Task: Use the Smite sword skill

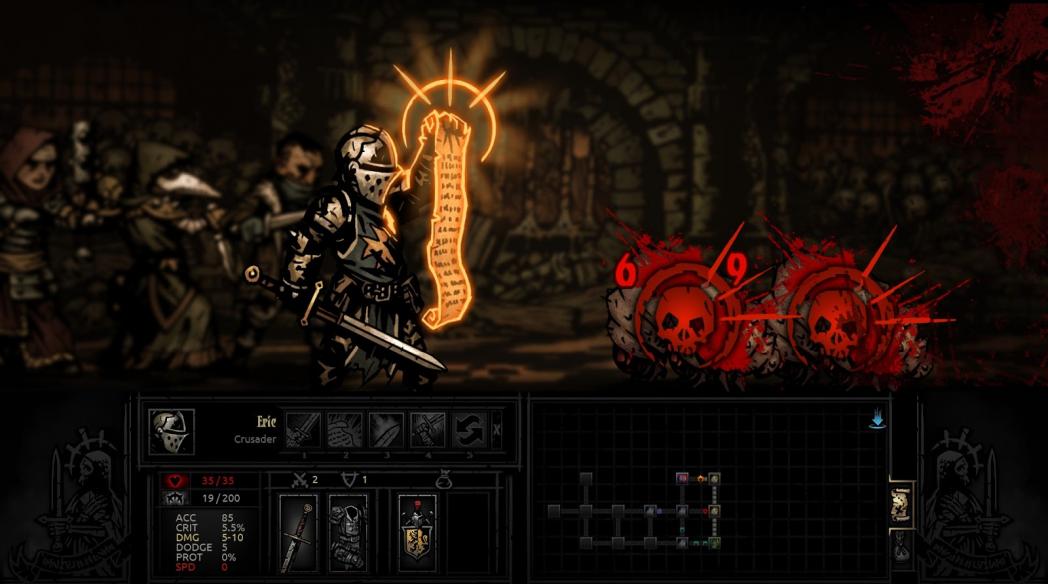Action: (303, 430)
